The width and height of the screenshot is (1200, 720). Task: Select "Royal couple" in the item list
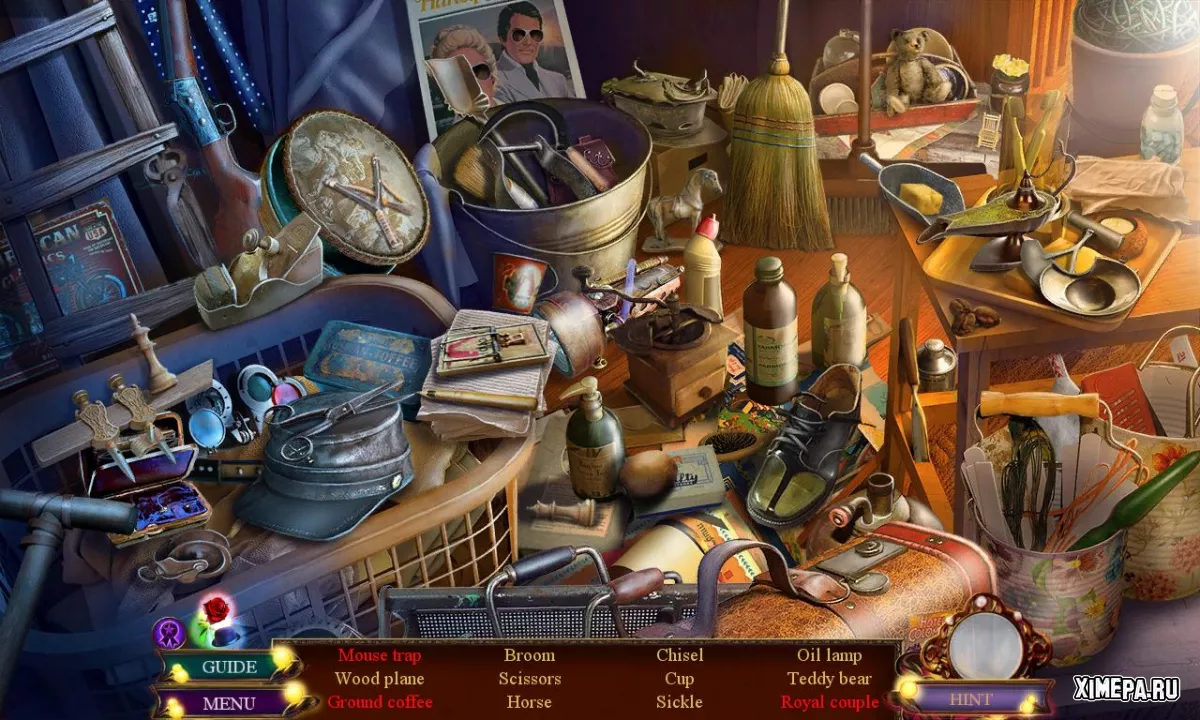(x=829, y=702)
